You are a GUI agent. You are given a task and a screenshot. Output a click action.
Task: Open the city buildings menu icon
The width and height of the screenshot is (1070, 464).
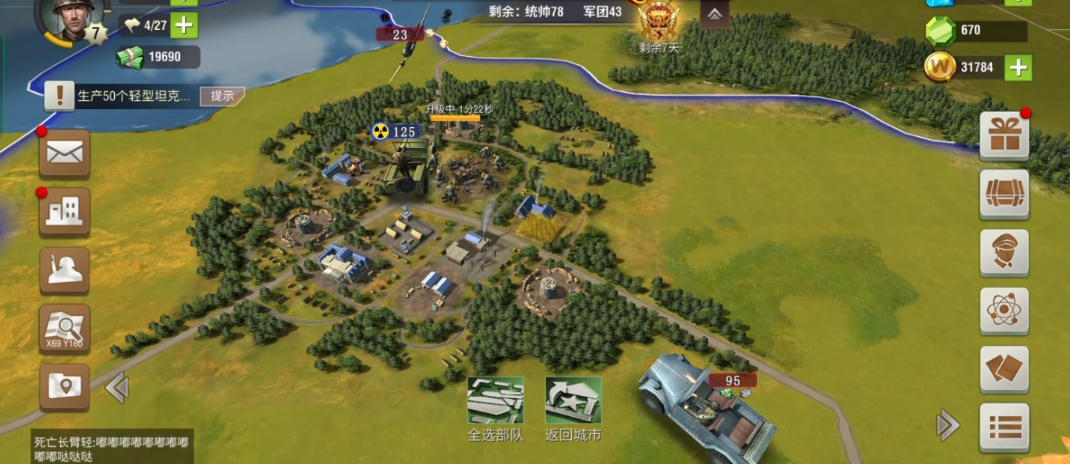tap(65, 211)
